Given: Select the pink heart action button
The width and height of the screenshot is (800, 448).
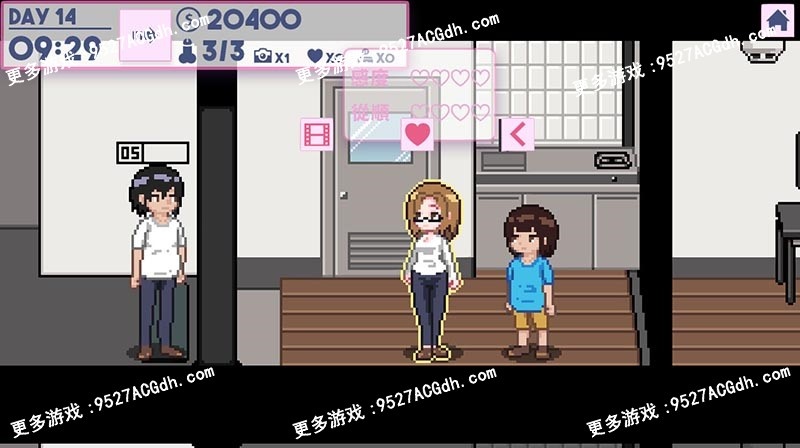Looking at the screenshot, I should click(417, 133).
